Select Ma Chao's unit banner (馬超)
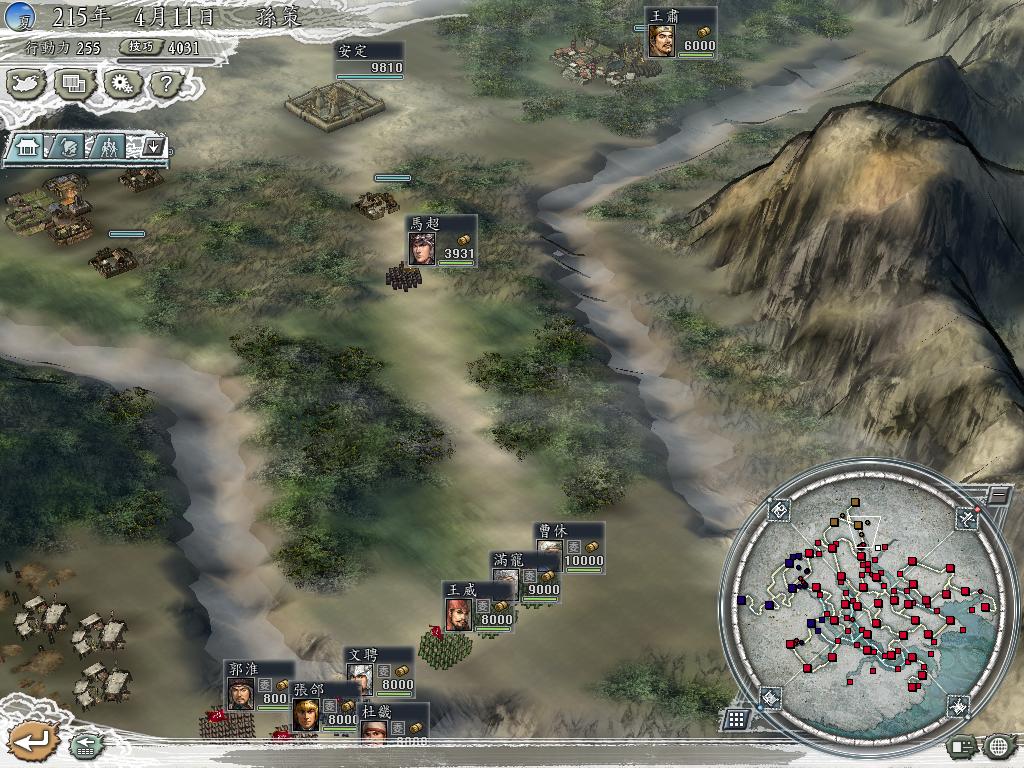Screen dimensions: 1024x768 (441, 241)
